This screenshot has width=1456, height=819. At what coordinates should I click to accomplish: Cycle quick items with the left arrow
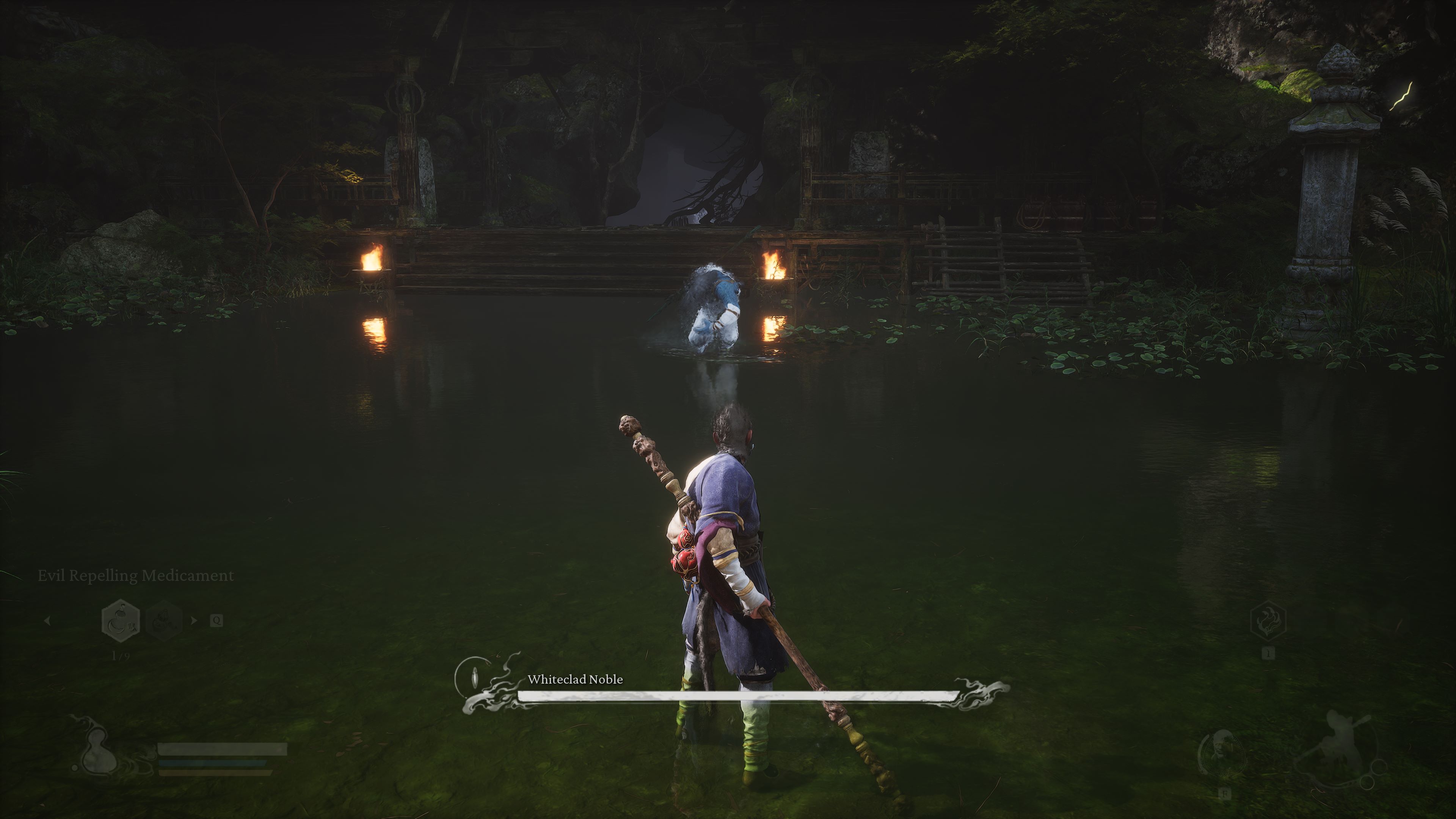tap(47, 621)
